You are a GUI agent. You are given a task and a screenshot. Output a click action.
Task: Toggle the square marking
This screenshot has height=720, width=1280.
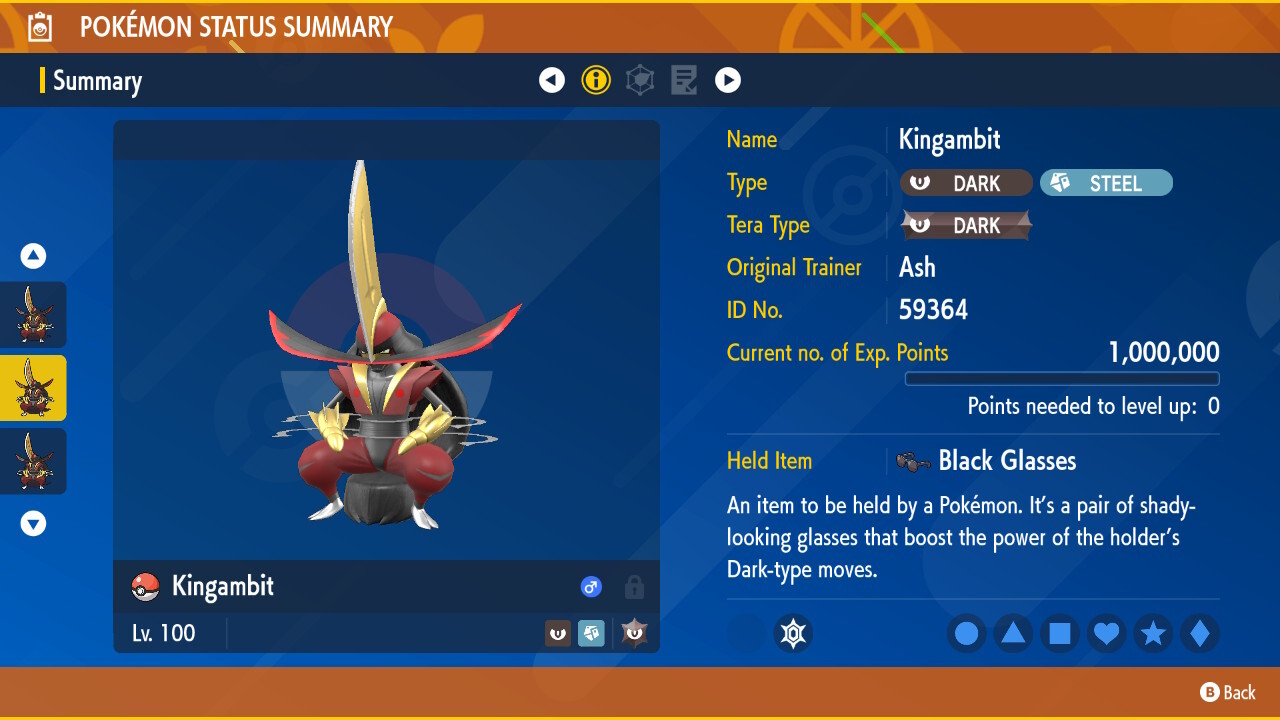[1060, 633]
